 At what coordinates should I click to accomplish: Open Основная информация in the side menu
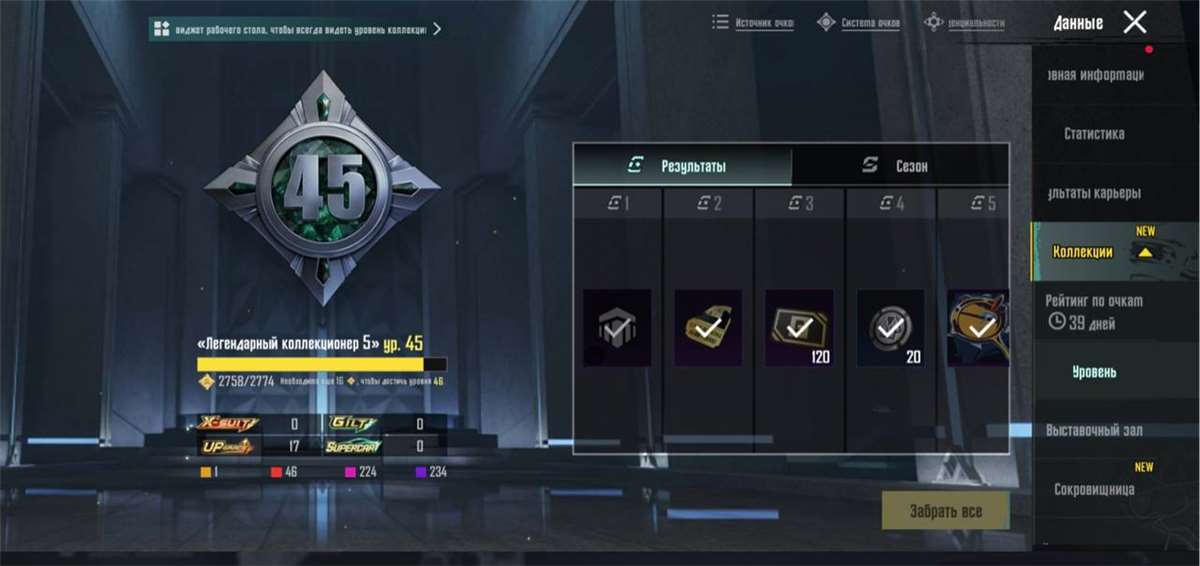coord(1094,75)
